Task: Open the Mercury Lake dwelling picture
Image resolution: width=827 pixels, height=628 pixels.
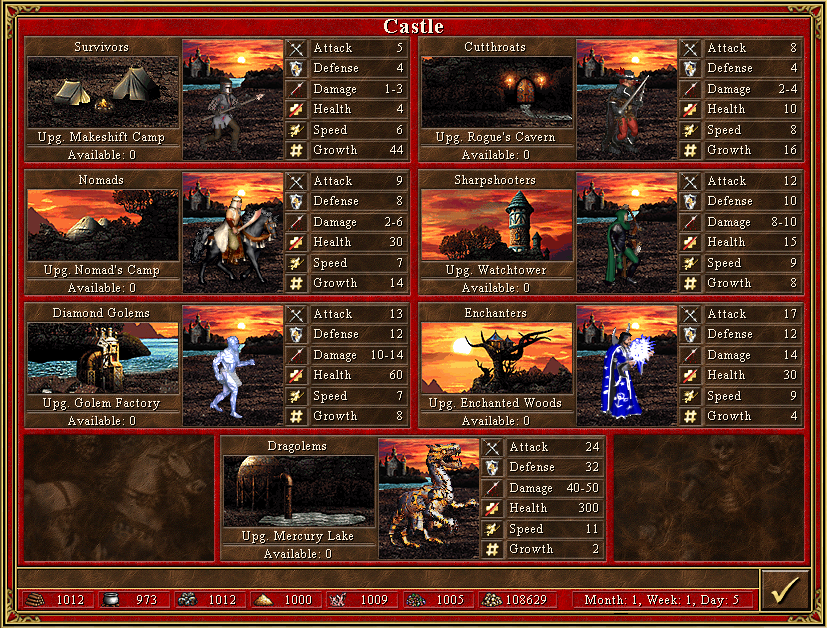Action: click(299, 491)
